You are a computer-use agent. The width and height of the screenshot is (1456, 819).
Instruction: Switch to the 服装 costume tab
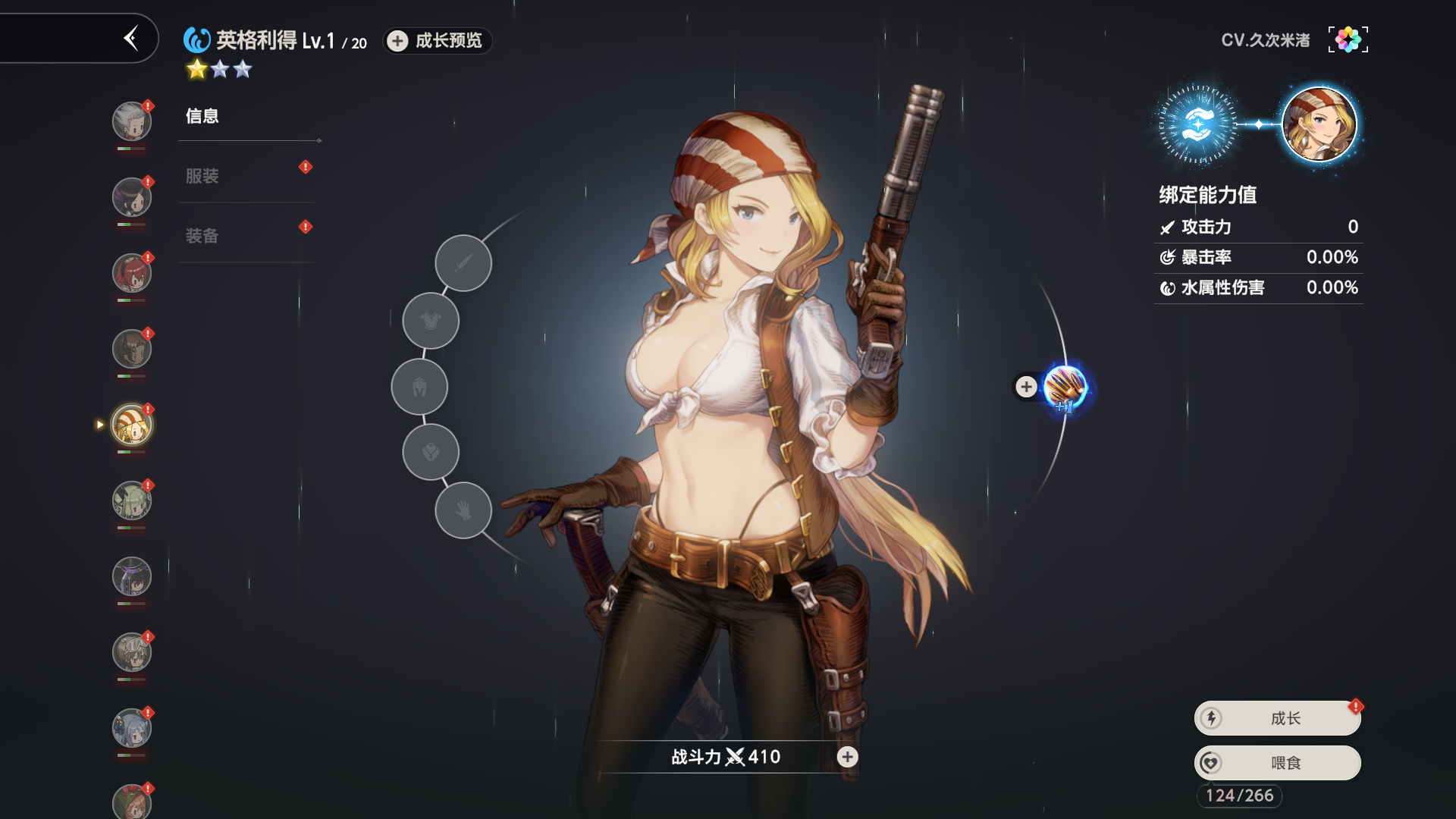202,176
